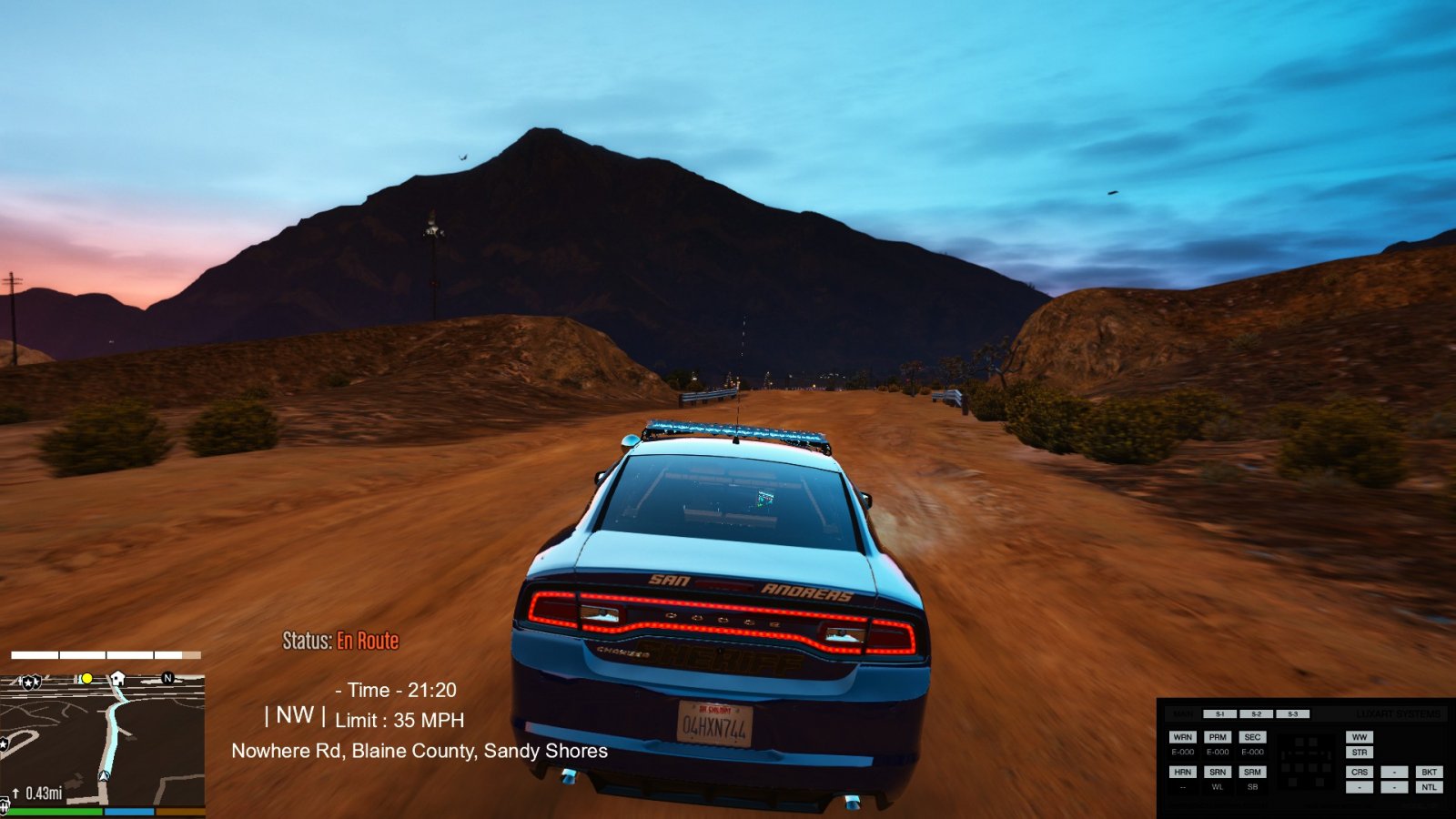Switch to the S-2 stage button
The height and width of the screenshot is (819, 1456).
tap(1256, 714)
